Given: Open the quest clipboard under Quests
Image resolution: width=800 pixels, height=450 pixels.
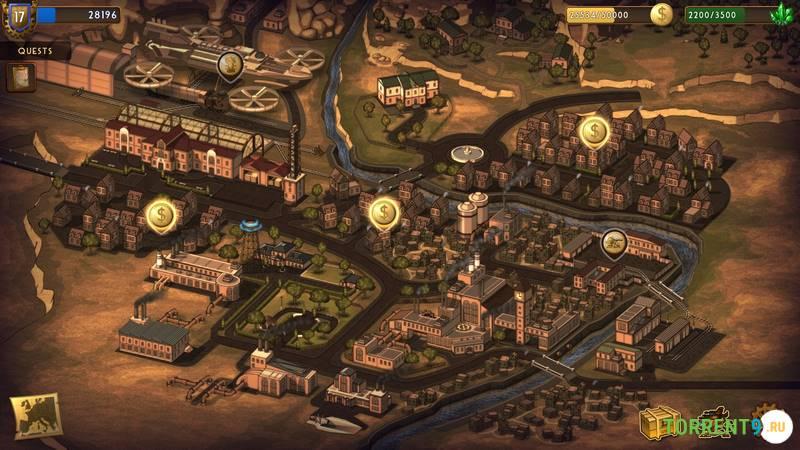Looking at the screenshot, I should click(20, 77).
